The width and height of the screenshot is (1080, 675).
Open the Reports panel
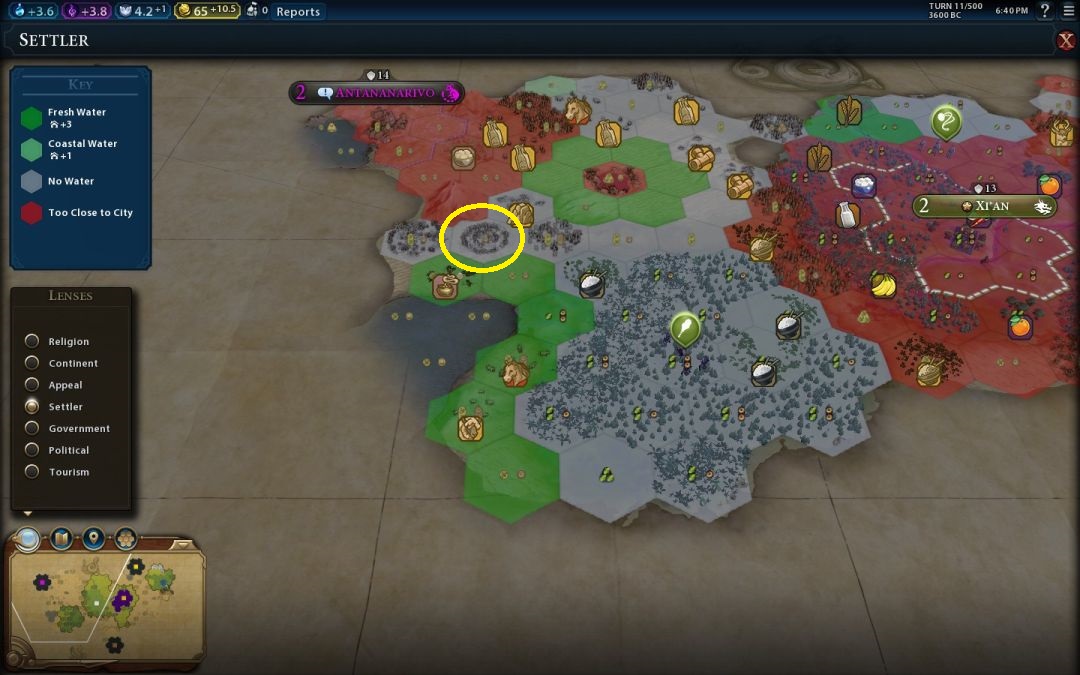(x=298, y=12)
